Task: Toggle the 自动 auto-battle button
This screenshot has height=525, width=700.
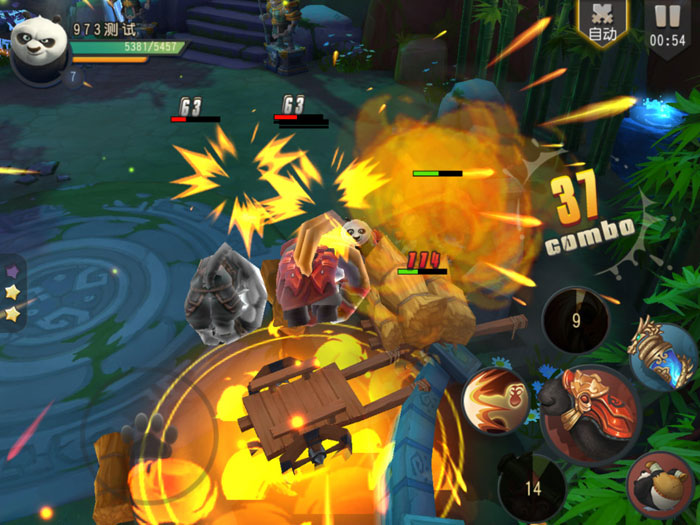Action: (x=602, y=24)
